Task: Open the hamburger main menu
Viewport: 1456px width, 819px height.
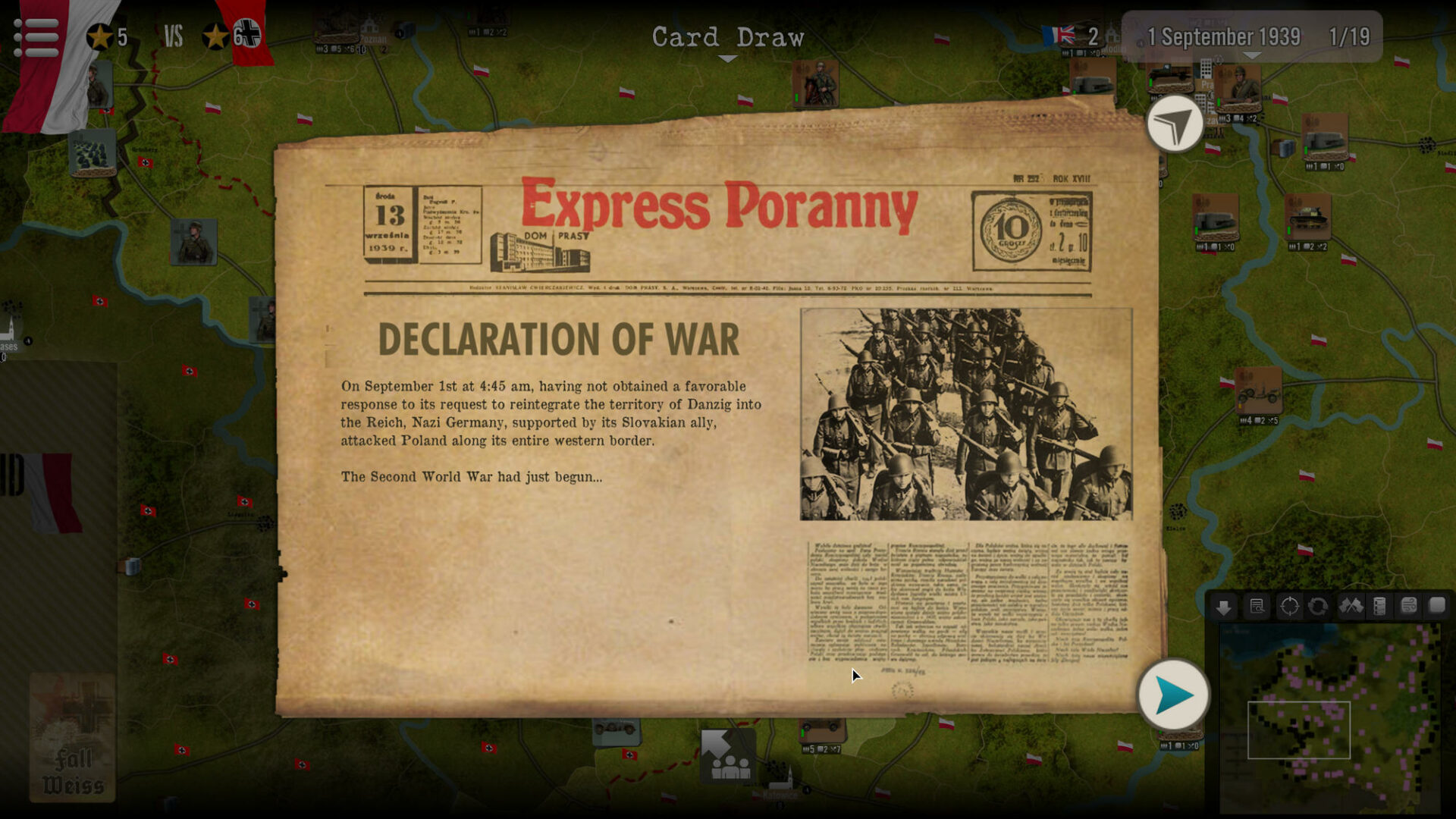Action: (36, 36)
